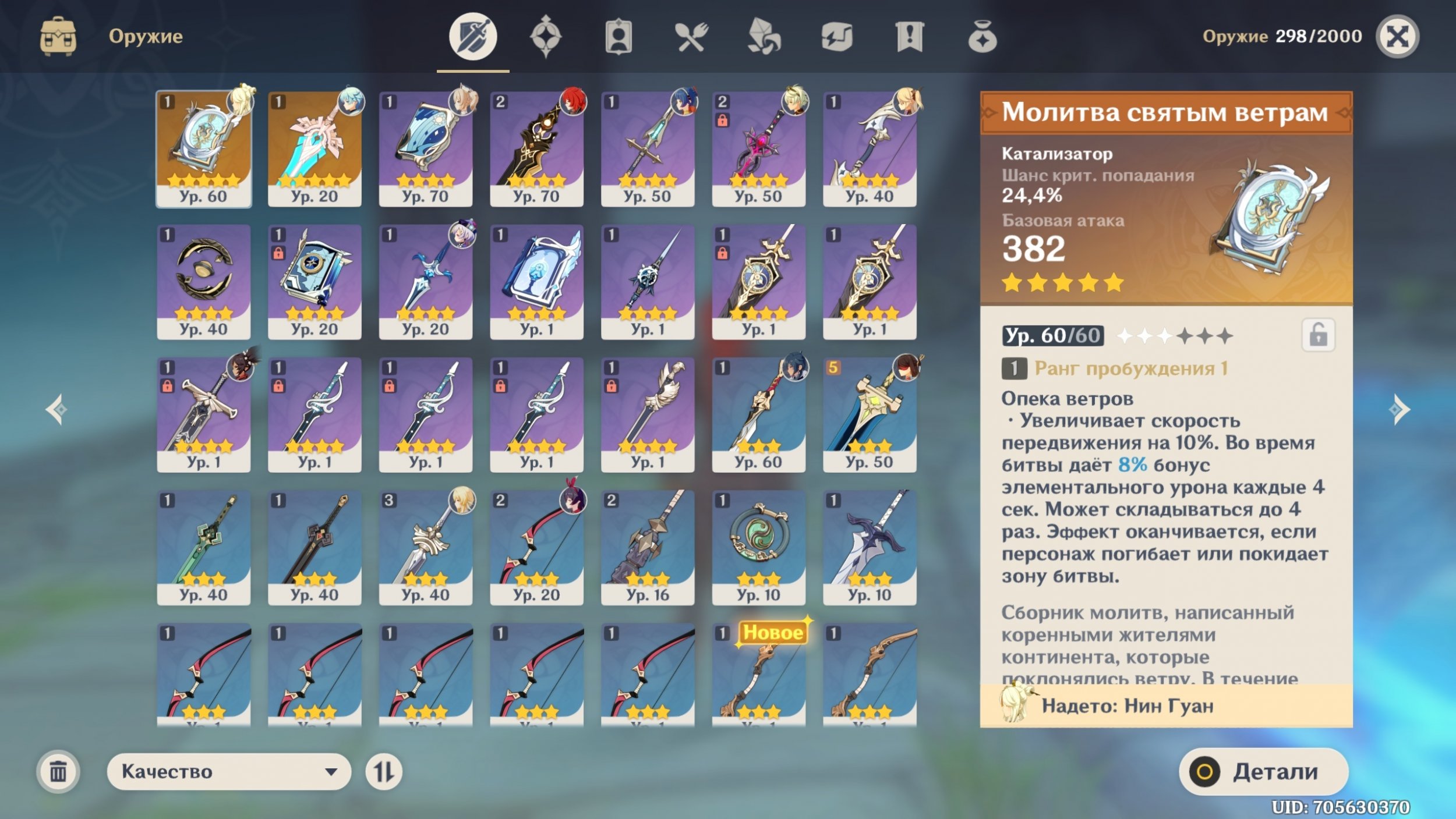This screenshot has height=819, width=1456.
Task: Switch to the artifacts tab
Action: tap(545, 37)
